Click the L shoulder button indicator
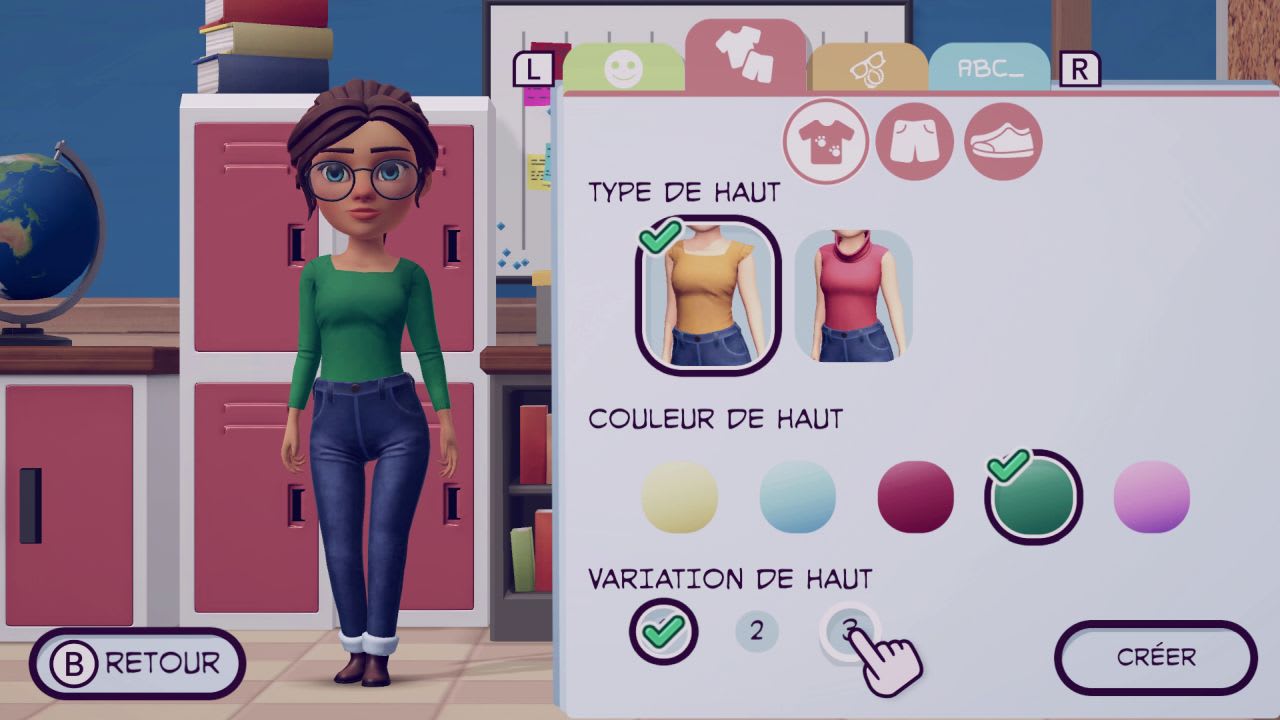The image size is (1280, 720). click(x=533, y=70)
